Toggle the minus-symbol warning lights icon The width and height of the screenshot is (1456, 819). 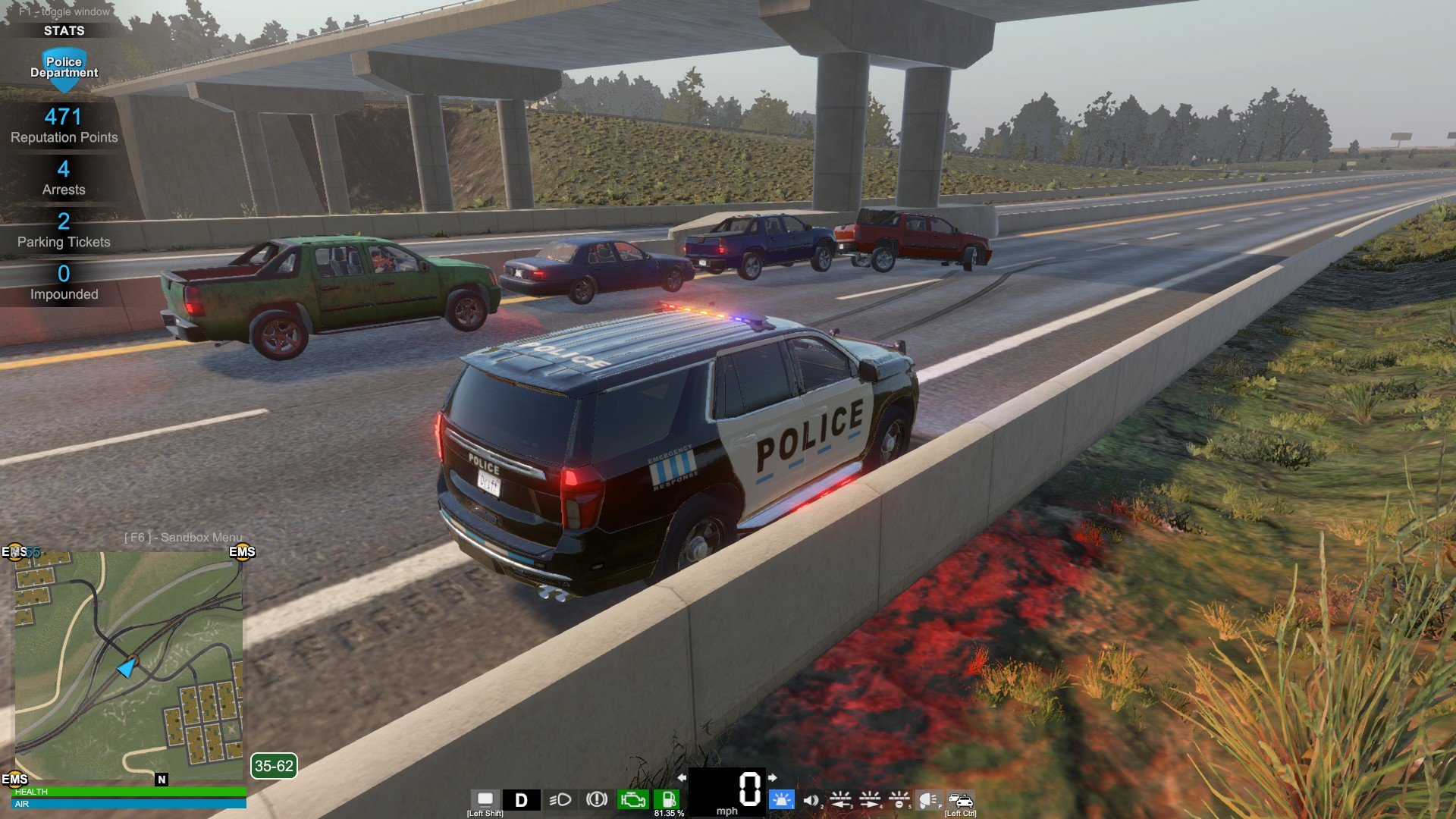pos(899,799)
